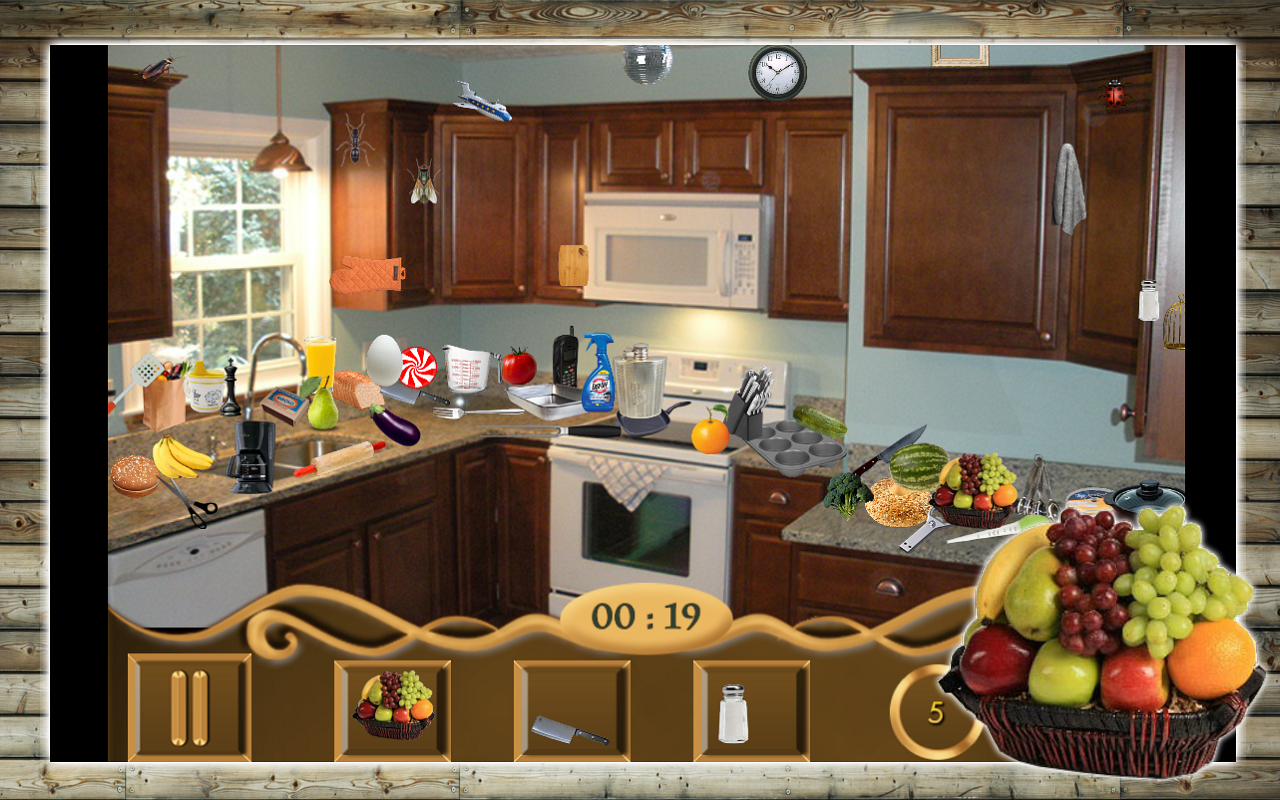Viewport: 1280px width, 800px height.
Task: Click the ladybug on the right cabinet
Action: pos(1114,95)
